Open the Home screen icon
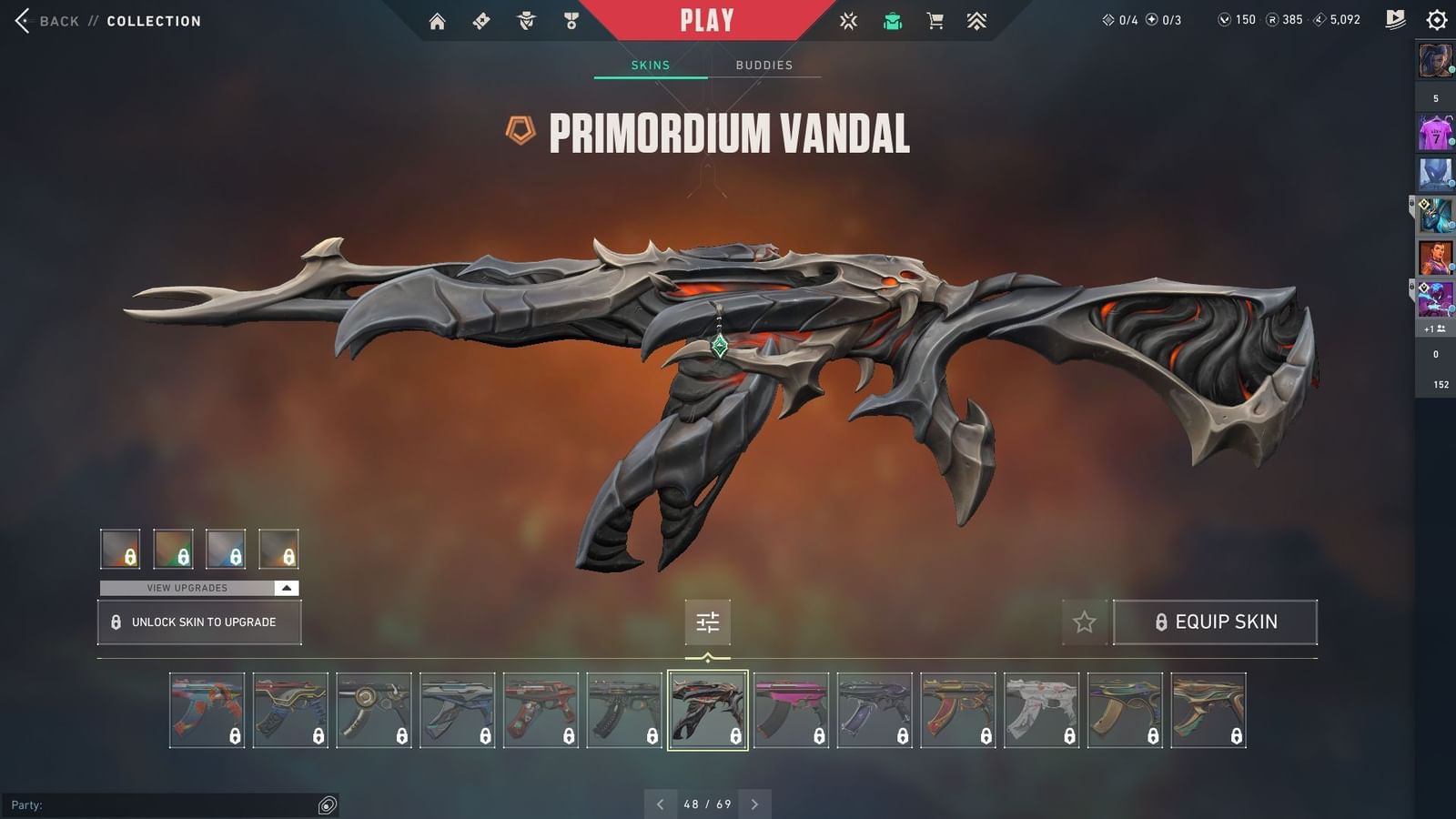 436,20
